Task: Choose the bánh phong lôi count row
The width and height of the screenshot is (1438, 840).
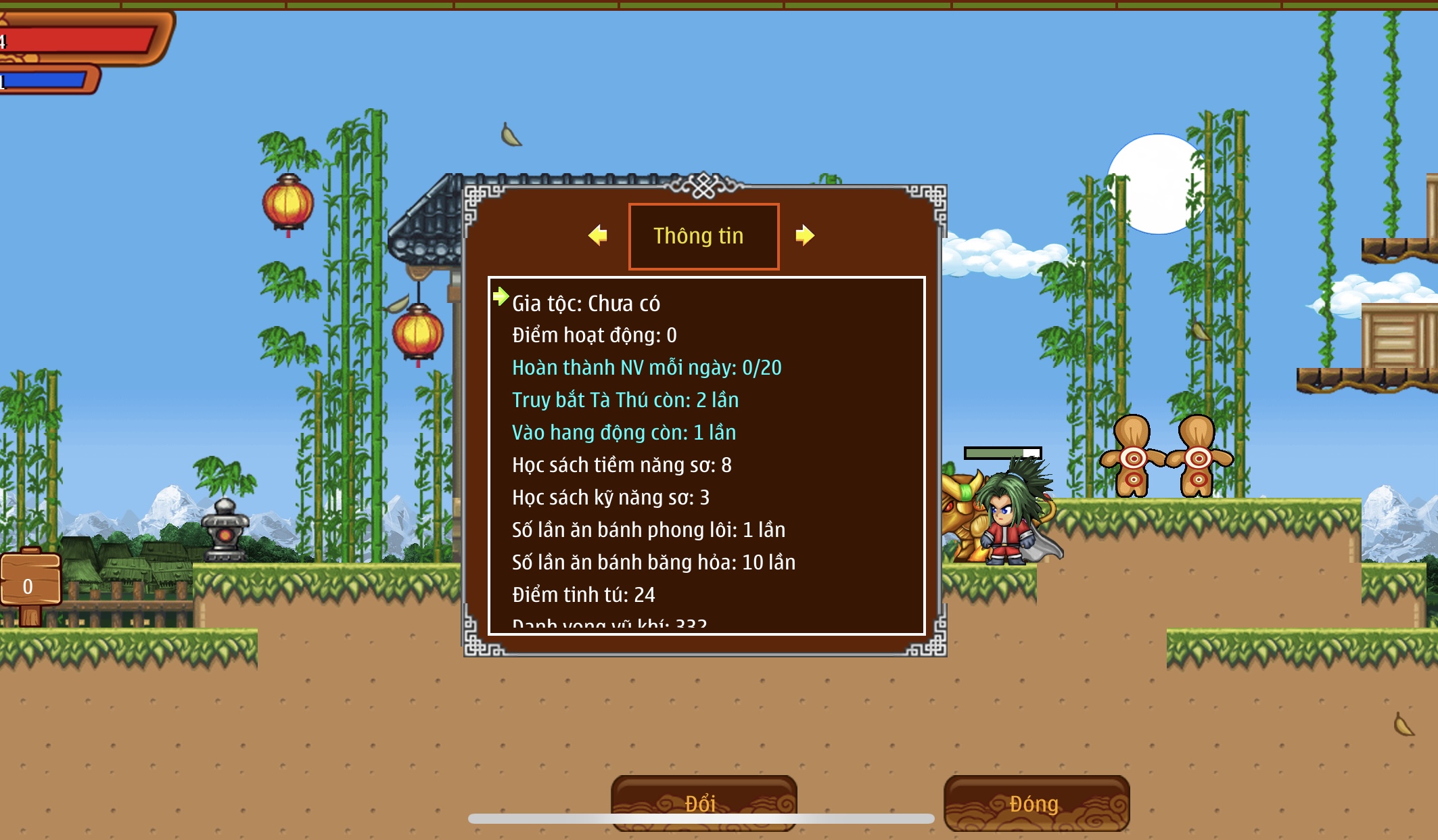Action: (x=648, y=530)
